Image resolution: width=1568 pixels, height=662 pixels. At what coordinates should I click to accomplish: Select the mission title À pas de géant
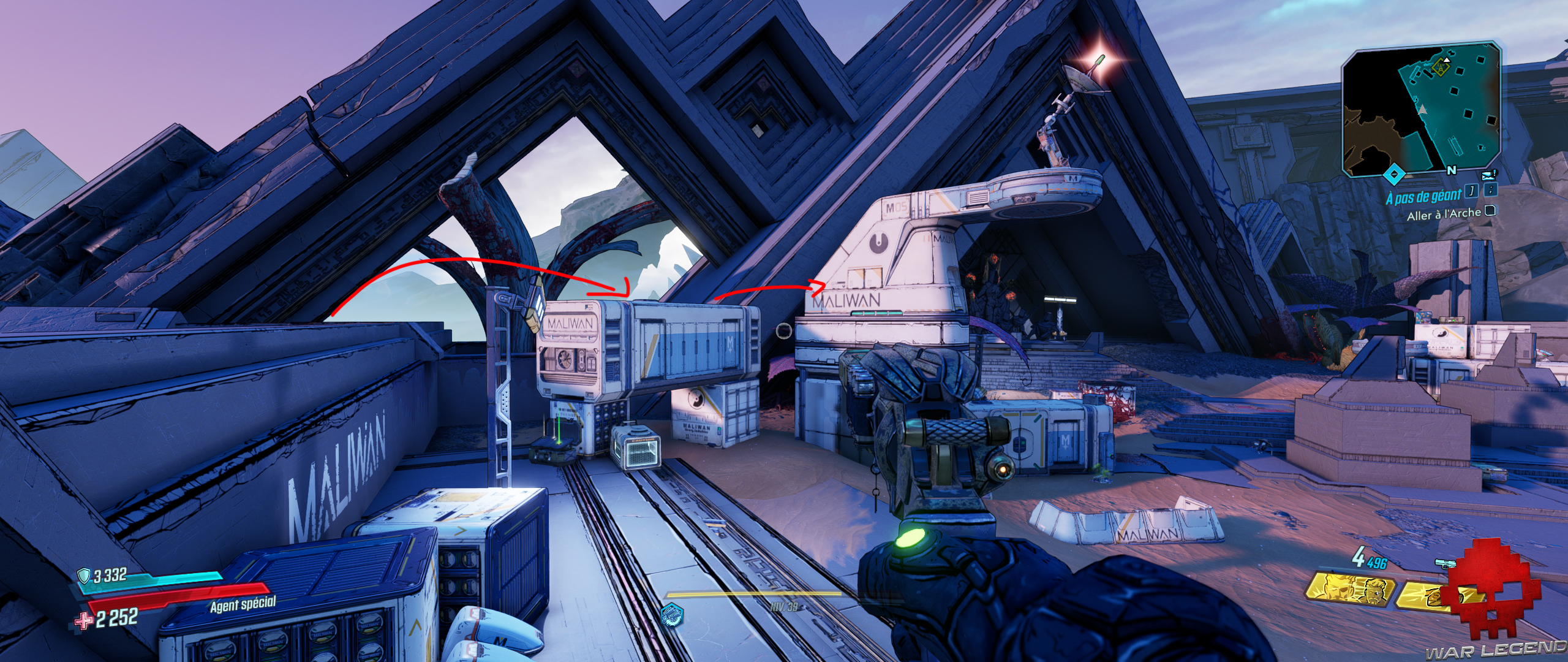(1424, 196)
